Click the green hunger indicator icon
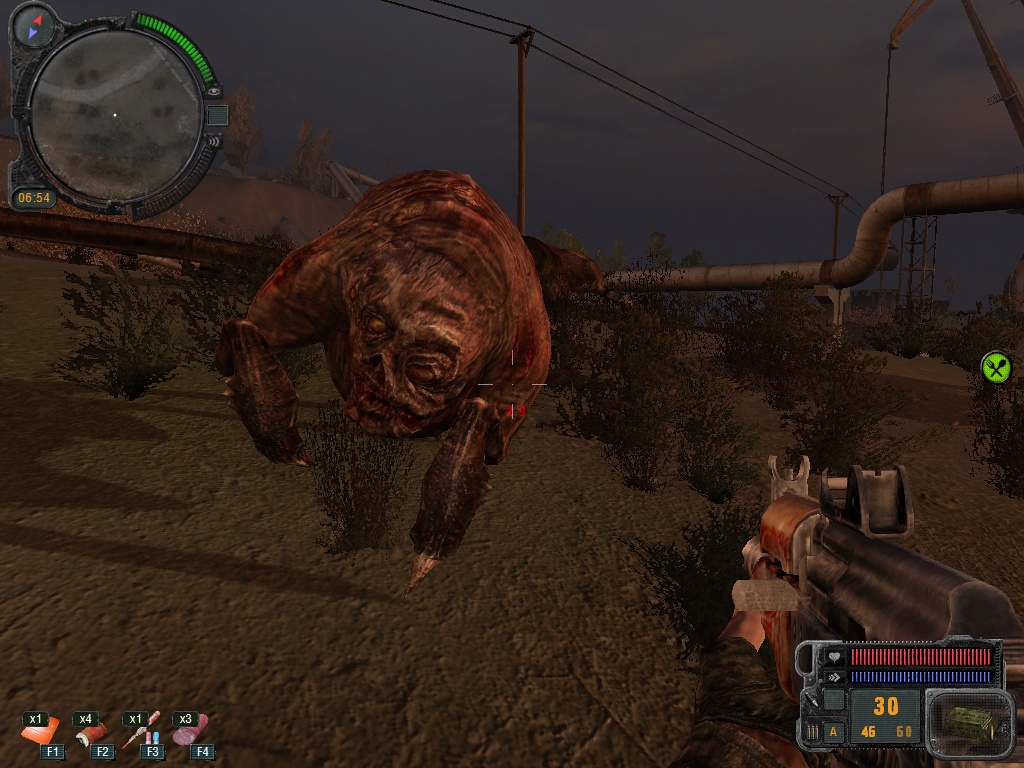The image size is (1024, 768). point(996,367)
